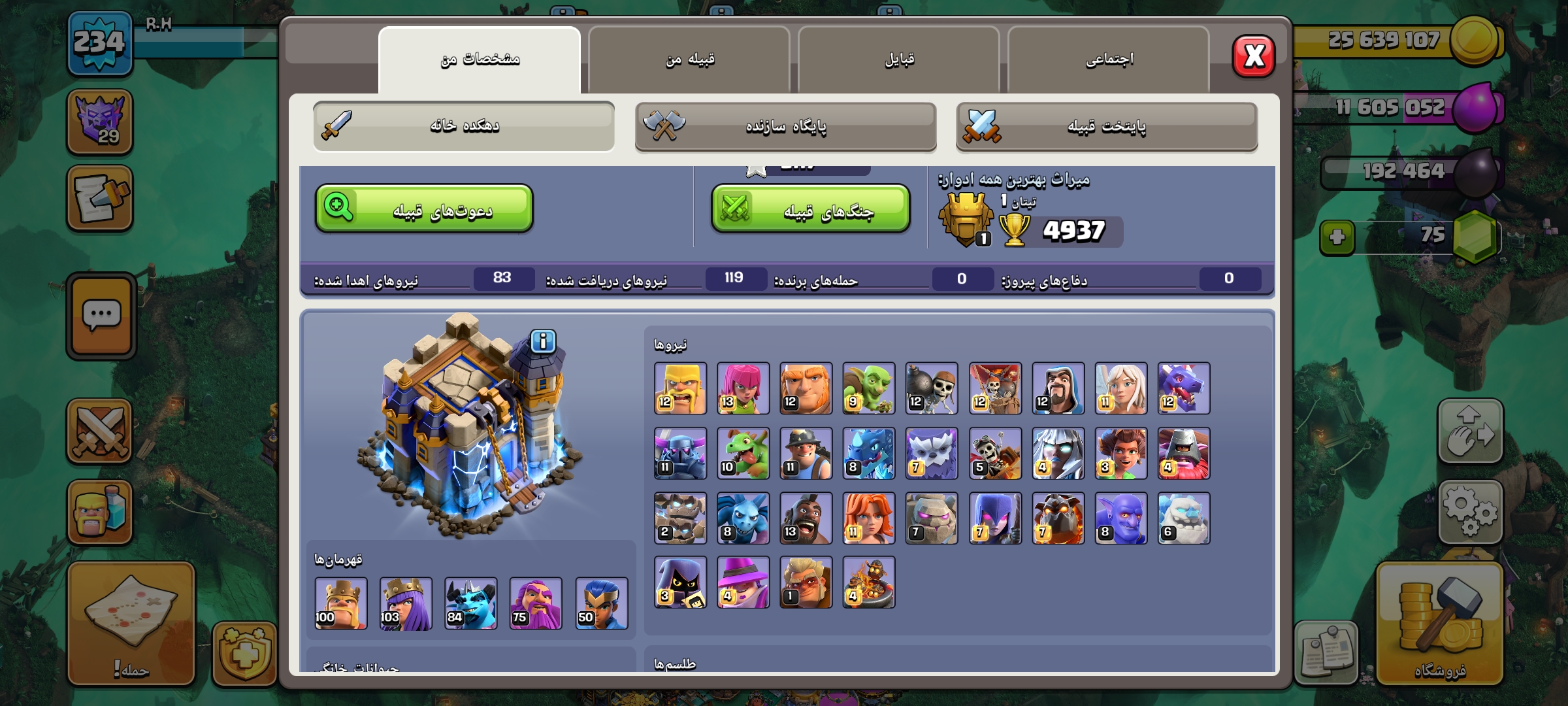
Task: Select the Barbarian King hero icon
Action: 341,603
